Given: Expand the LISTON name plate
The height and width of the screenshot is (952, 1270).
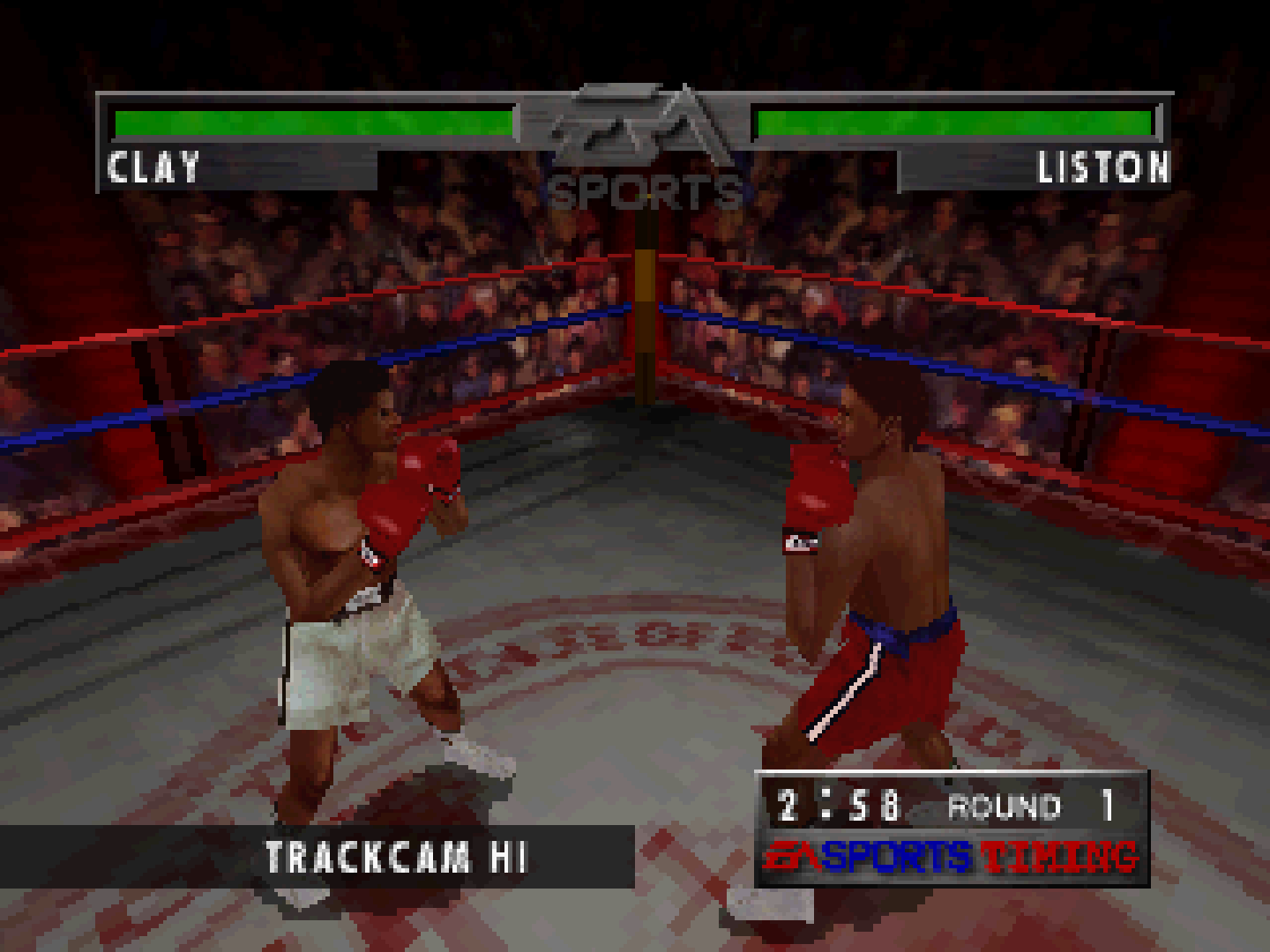Looking at the screenshot, I should click(x=1032, y=167).
